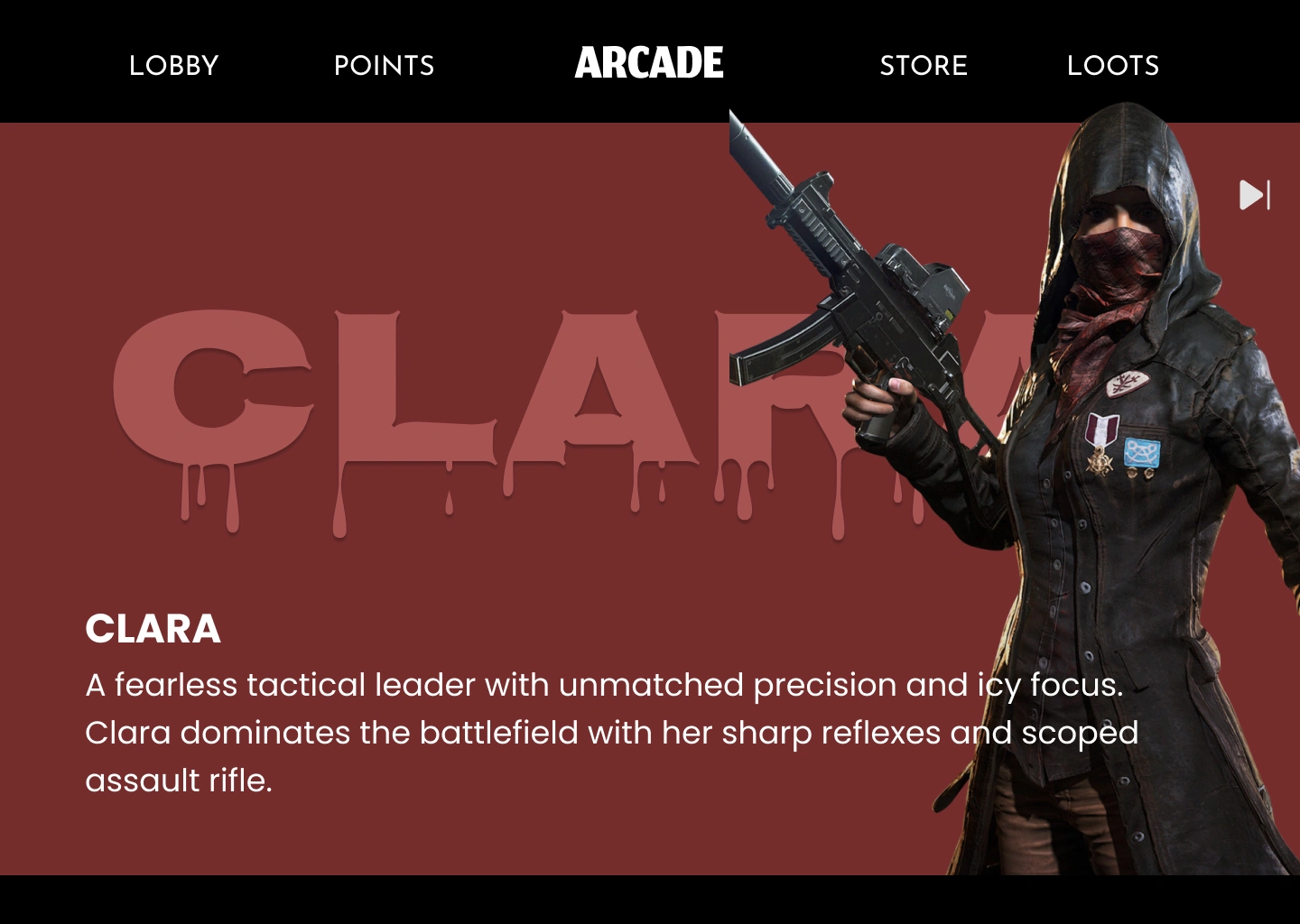The height and width of the screenshot is (924, 1300).
Task: Select the Arcade logo in the header
Action: point(649,63)
